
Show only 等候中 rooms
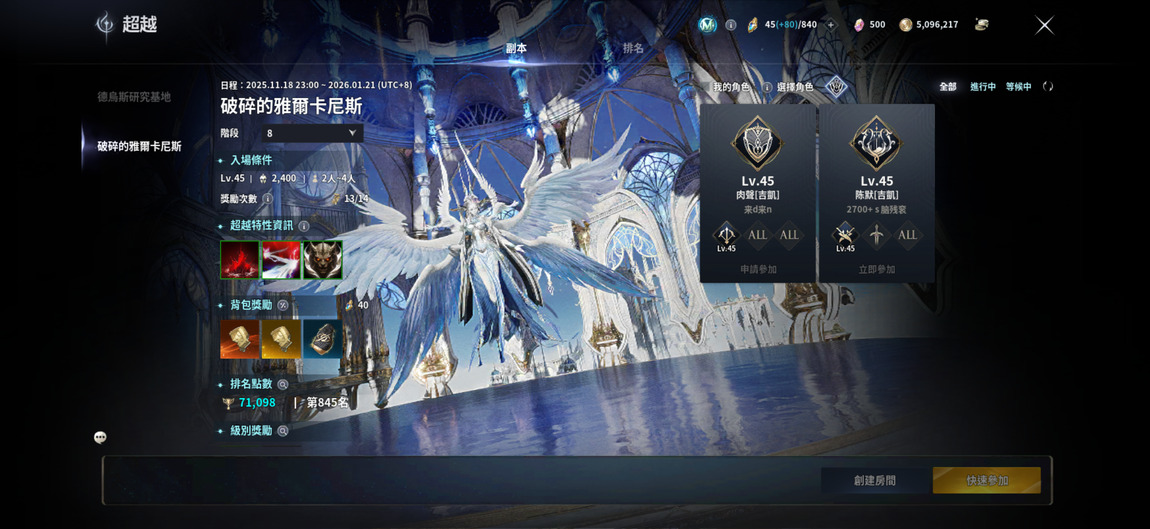pos(1019,87)
